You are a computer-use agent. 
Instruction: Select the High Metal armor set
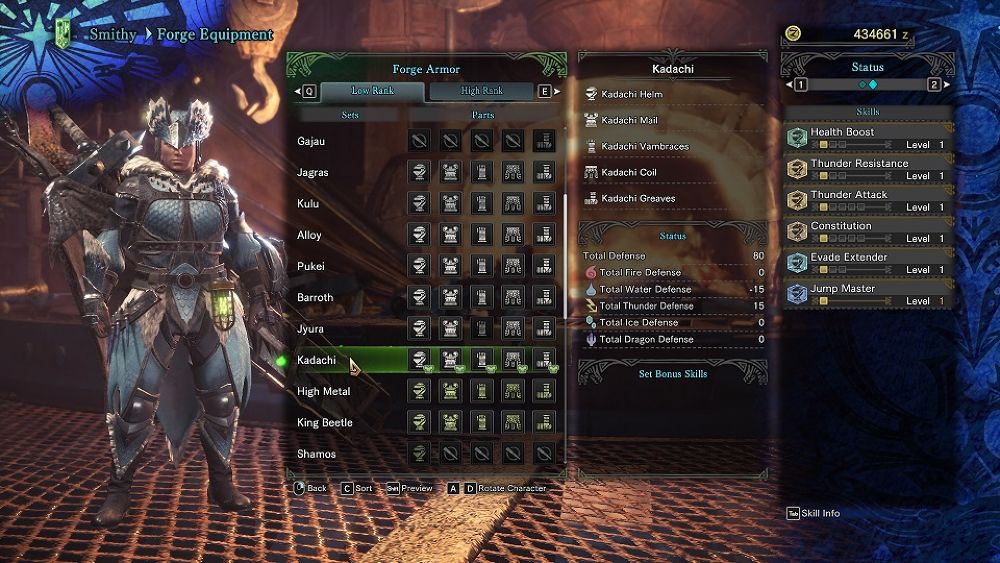pyautogui.click(x=323, y=391)
